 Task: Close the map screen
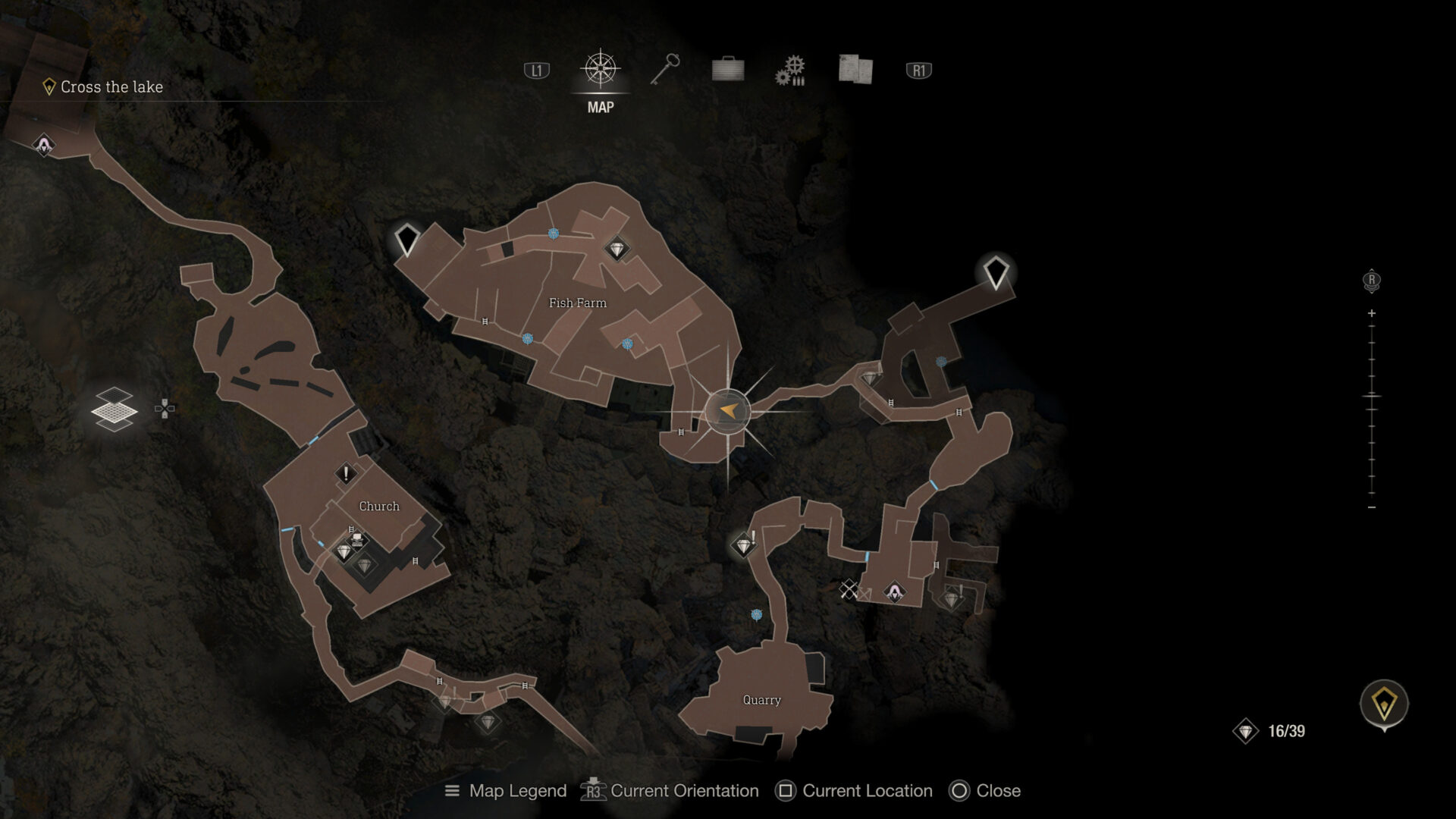[x=993, y=791]
